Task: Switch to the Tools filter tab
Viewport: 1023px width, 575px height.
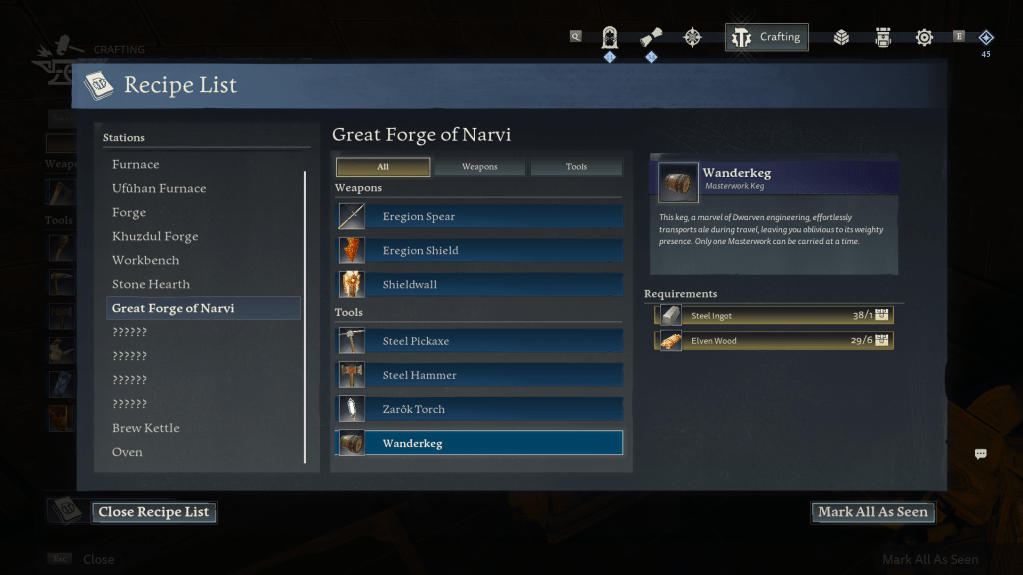Action: 576,167
